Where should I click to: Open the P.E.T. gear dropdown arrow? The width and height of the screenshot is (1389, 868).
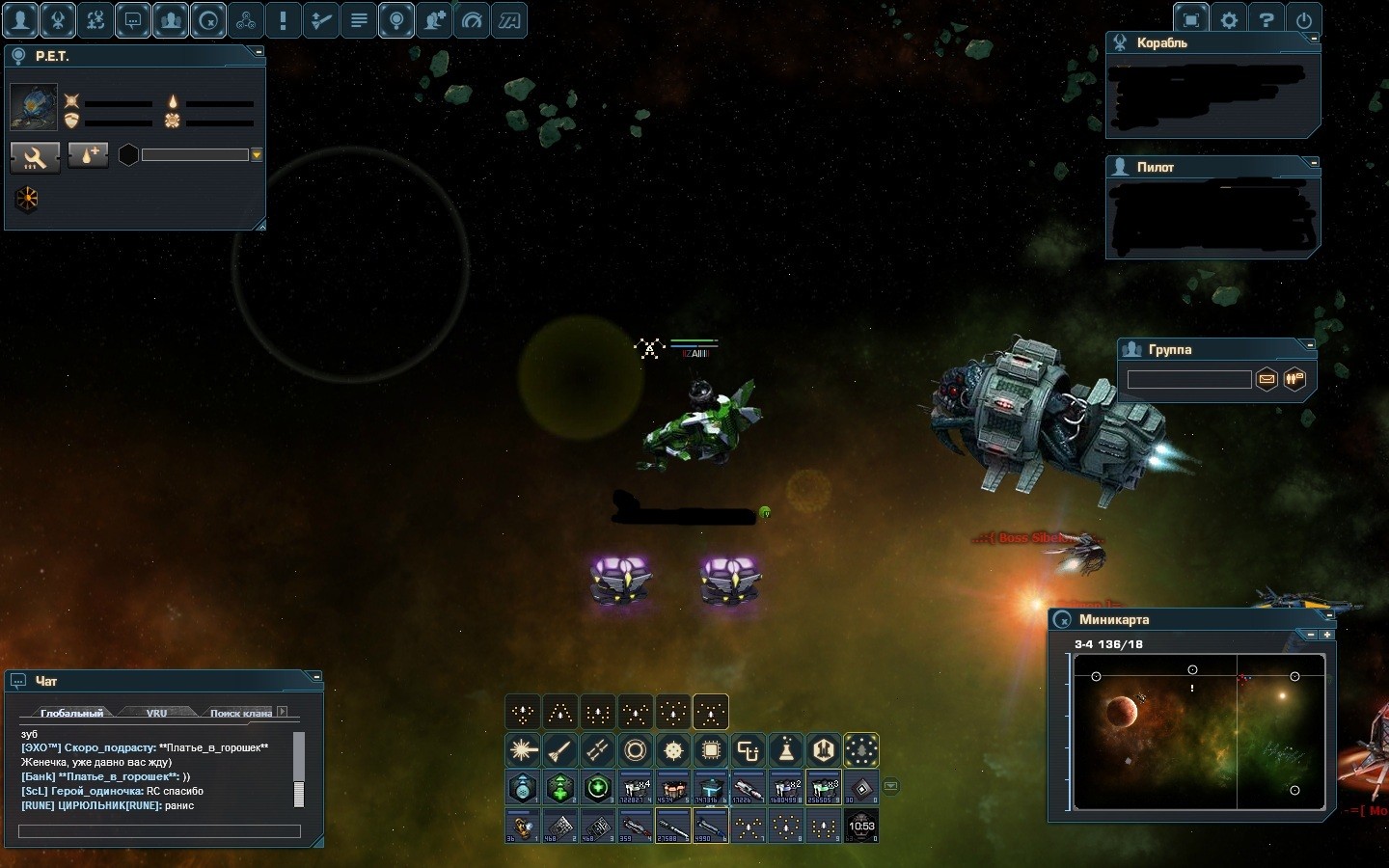tap(257, 154)
